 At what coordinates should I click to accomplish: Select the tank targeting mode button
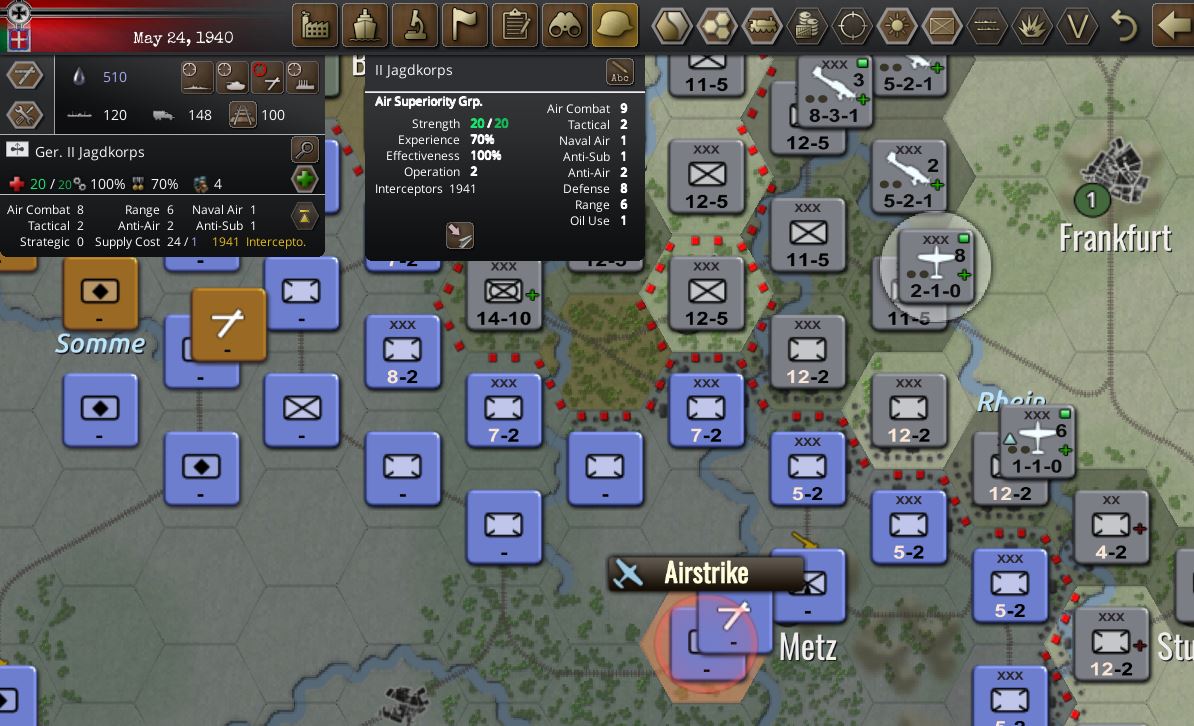(x=233, y=77)
